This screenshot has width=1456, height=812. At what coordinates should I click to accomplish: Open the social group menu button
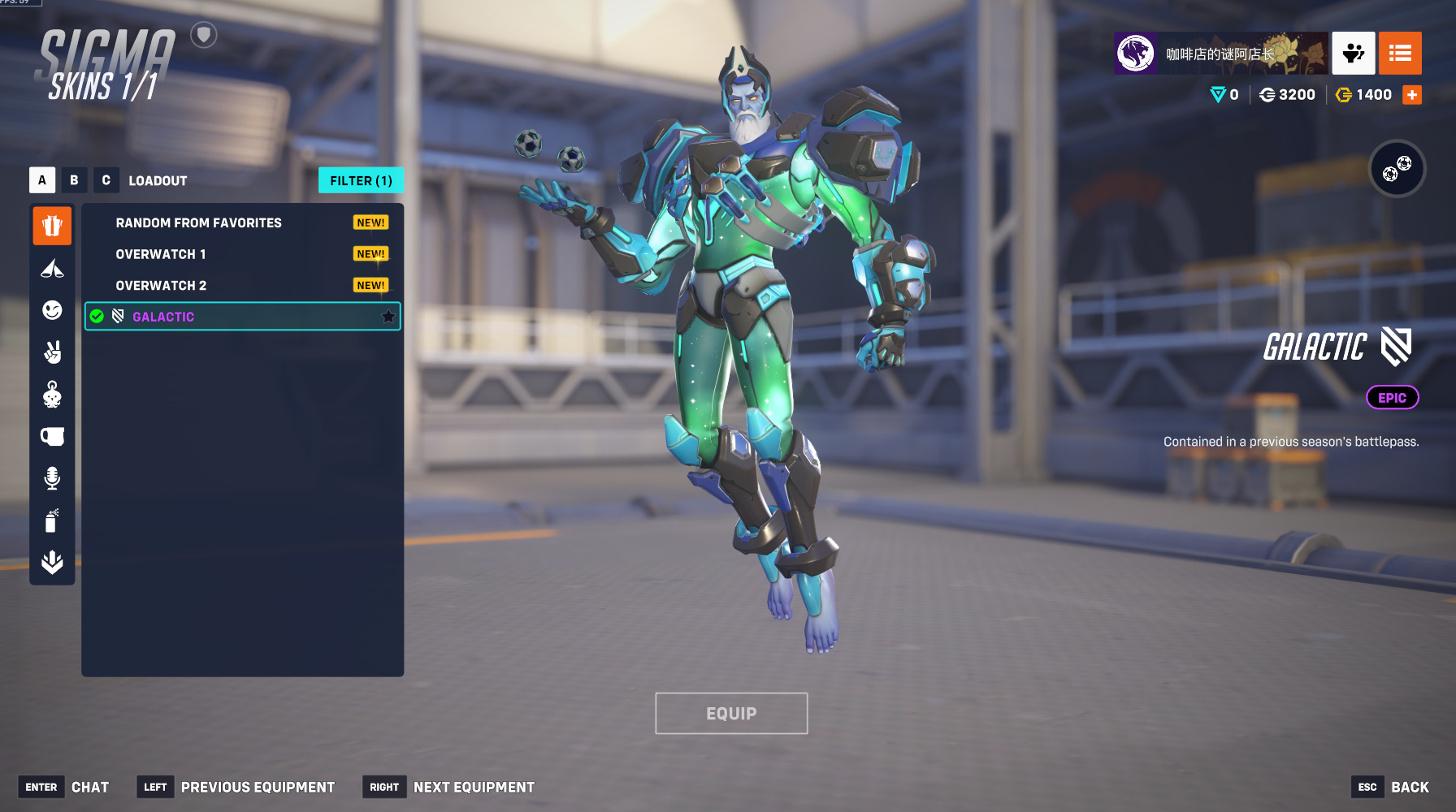coord(1353,54)
